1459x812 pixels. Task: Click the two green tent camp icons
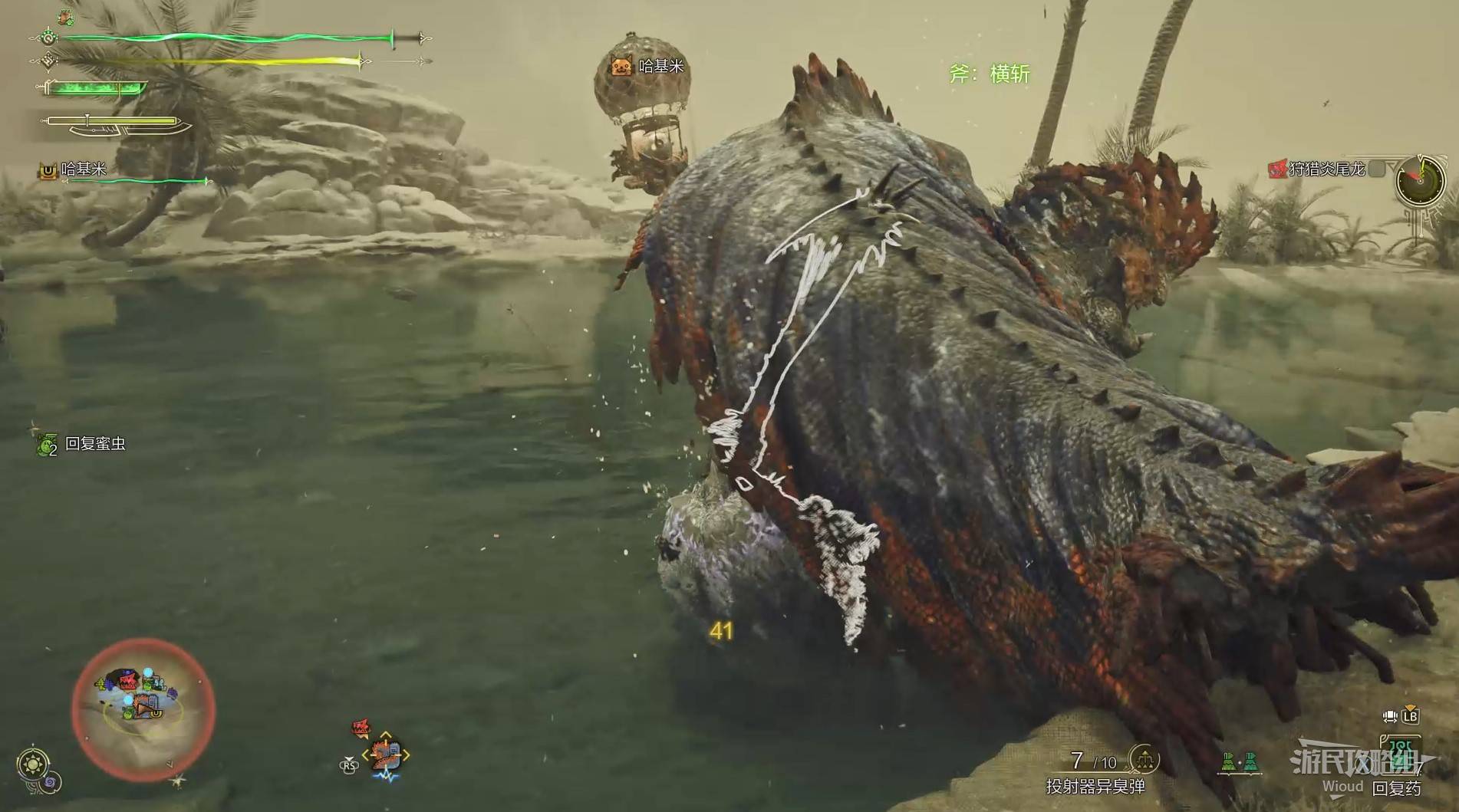click(1240, 762)
